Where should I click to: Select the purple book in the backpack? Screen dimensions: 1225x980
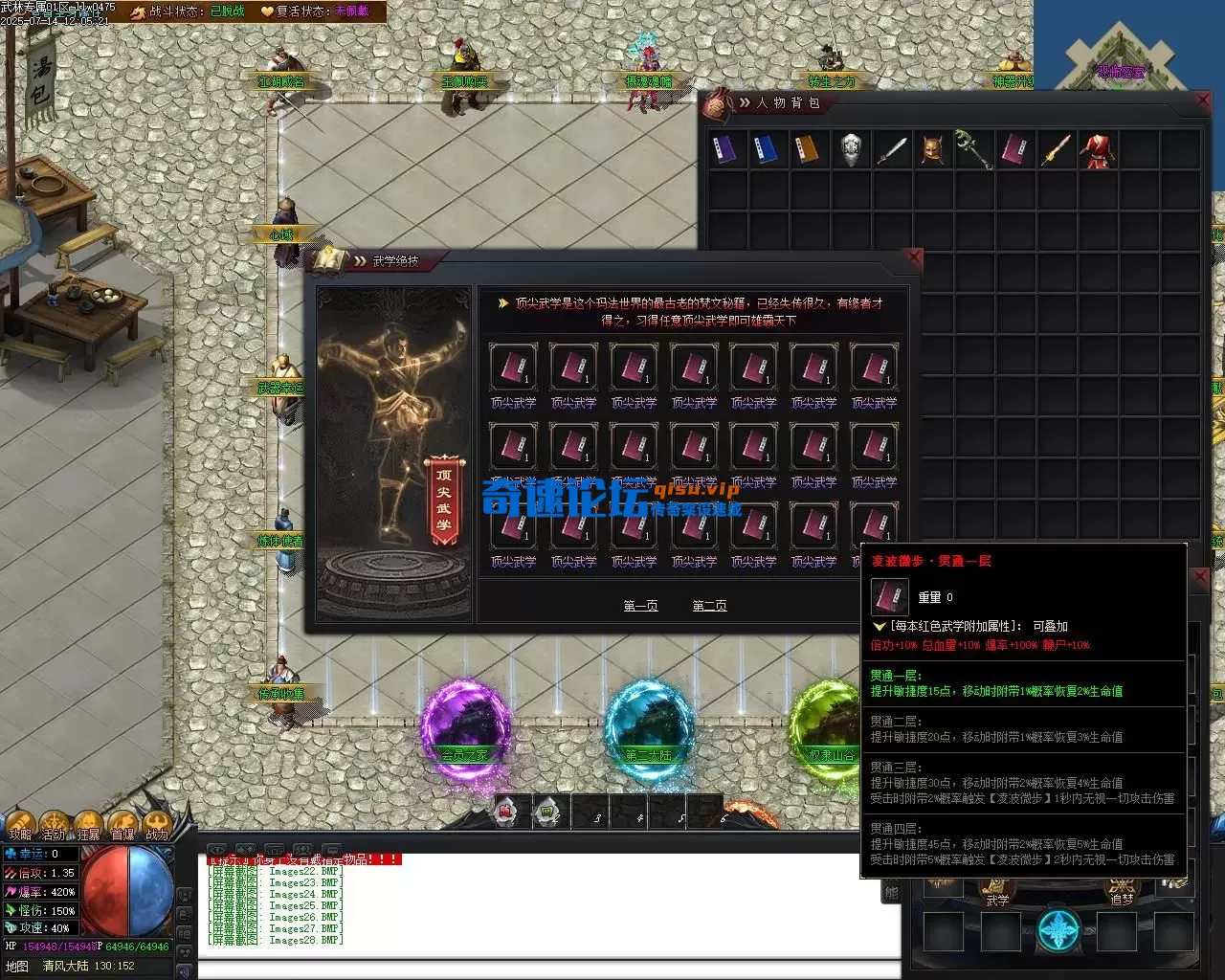coord(727,149)
